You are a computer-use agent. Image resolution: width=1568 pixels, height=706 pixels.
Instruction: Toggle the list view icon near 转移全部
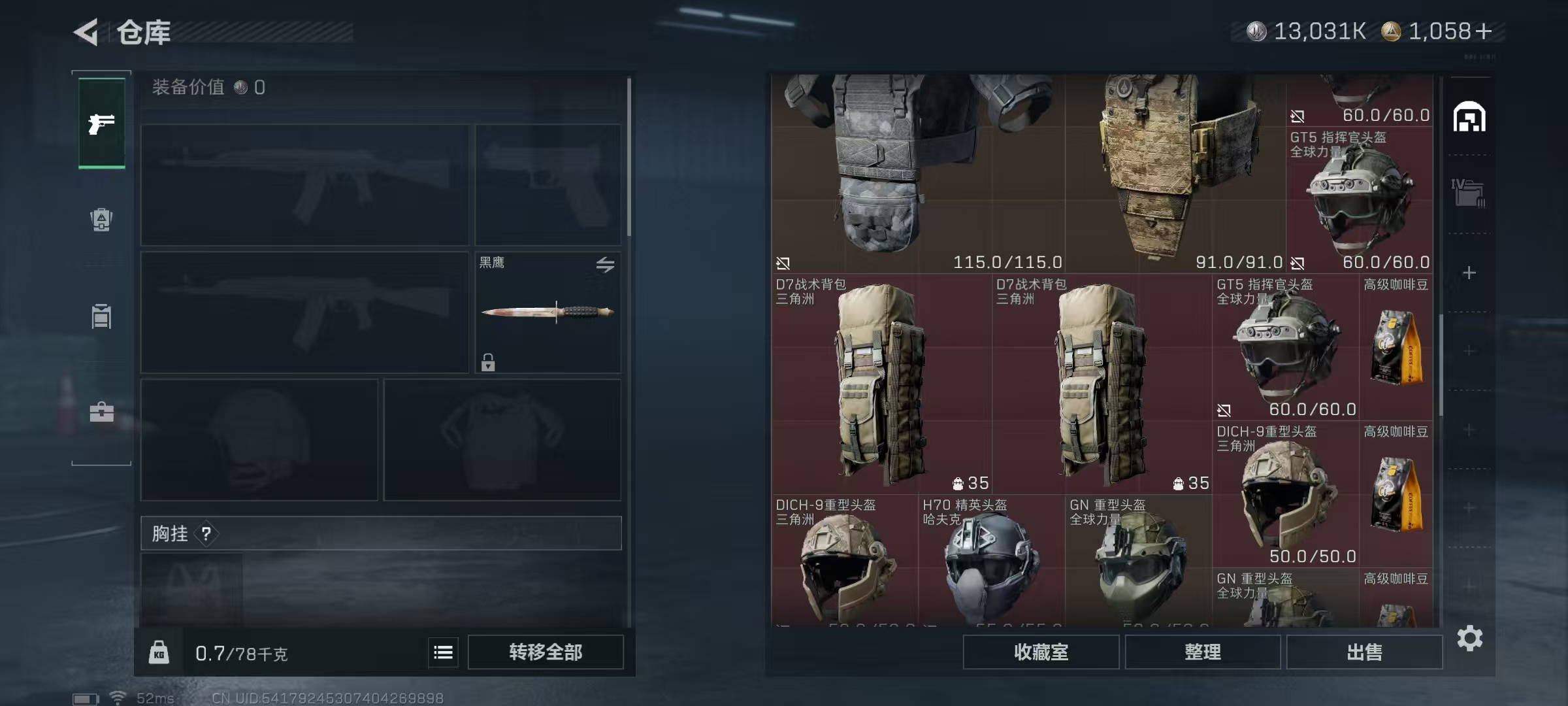[443, 652]
